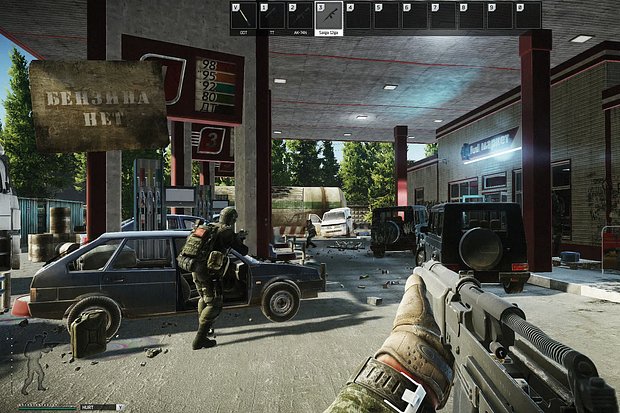Select the highlighted Saiga hotbar slot
Image resolution: width=620 pixels, height=413 pixels.
[329, 16]
